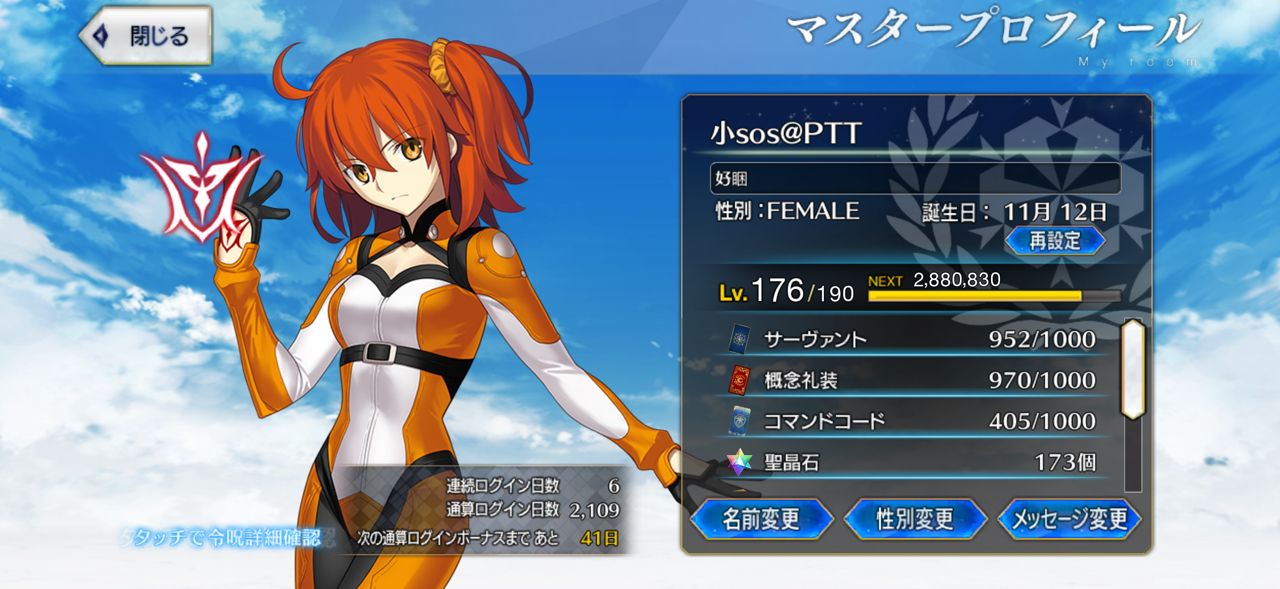Open the 名前変更 name change dialog
Image resolution: width=1280 pixels, height=589 pixels.
click(x=761, y=519)
